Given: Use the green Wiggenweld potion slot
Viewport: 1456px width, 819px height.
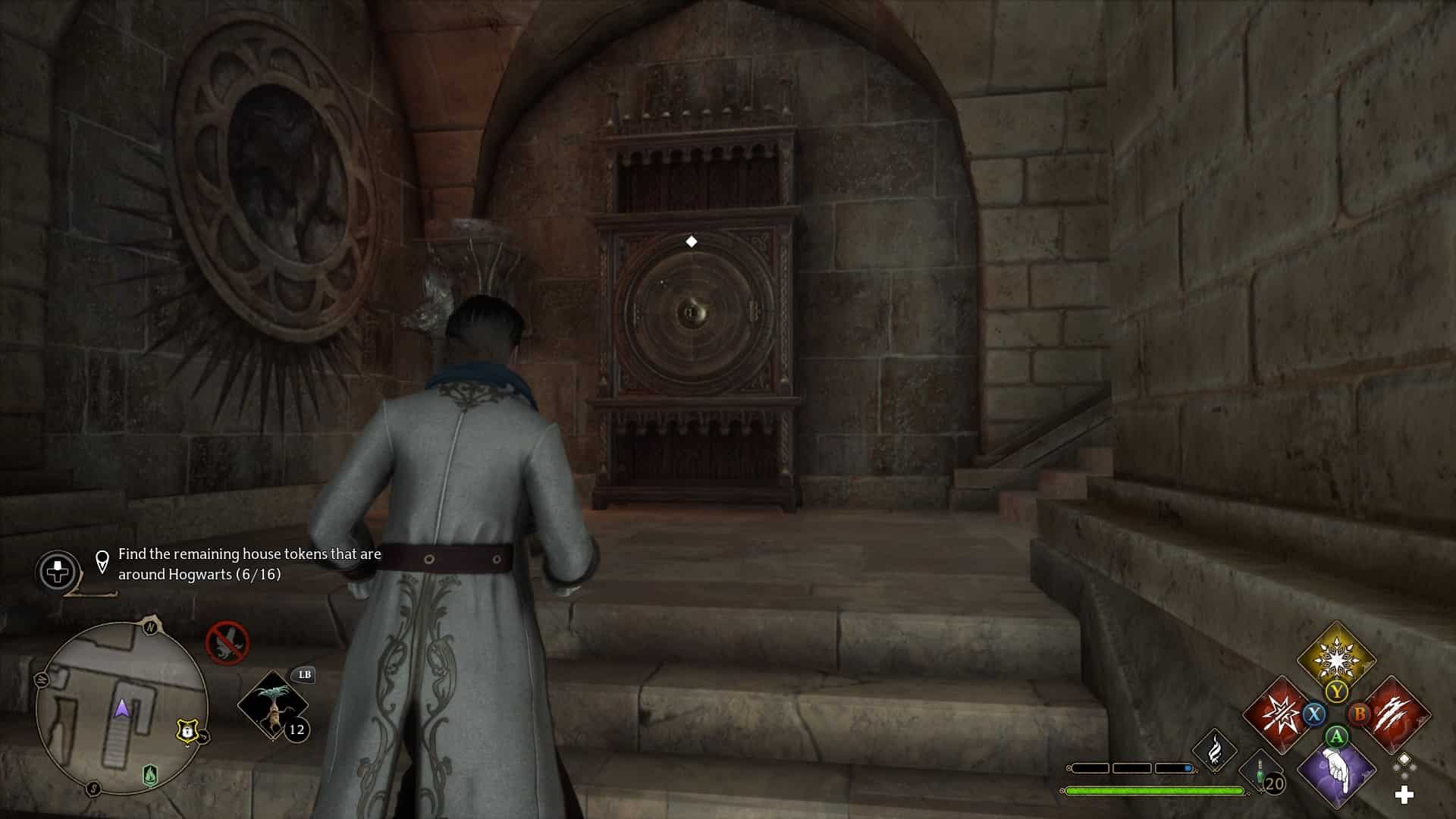Looking at the screenshot, I should click(1261, 772).
